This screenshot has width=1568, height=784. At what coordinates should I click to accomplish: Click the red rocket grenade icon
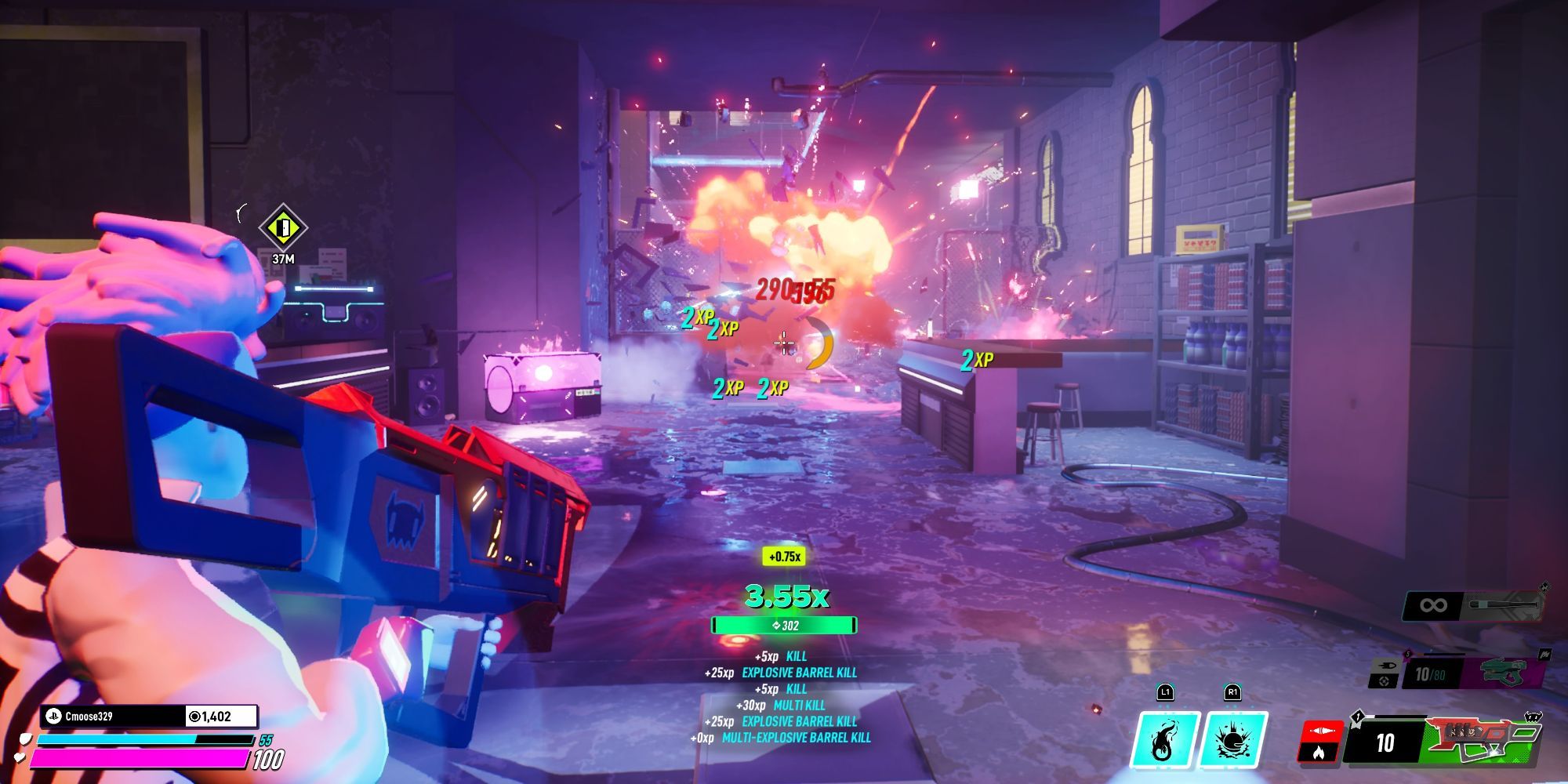[x=1323, y=731]
